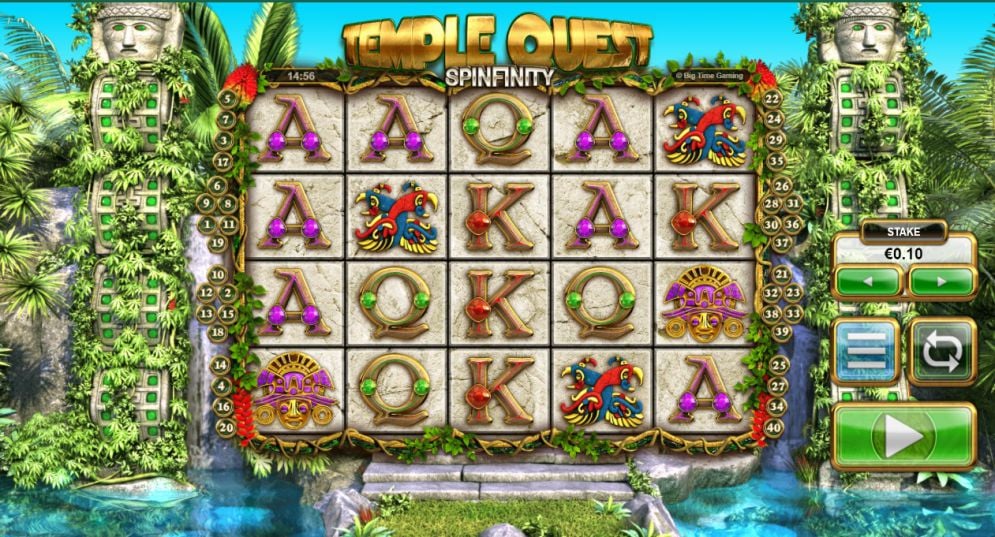
Task: Open the blue hamburger menu
Action: click(866, 351)
